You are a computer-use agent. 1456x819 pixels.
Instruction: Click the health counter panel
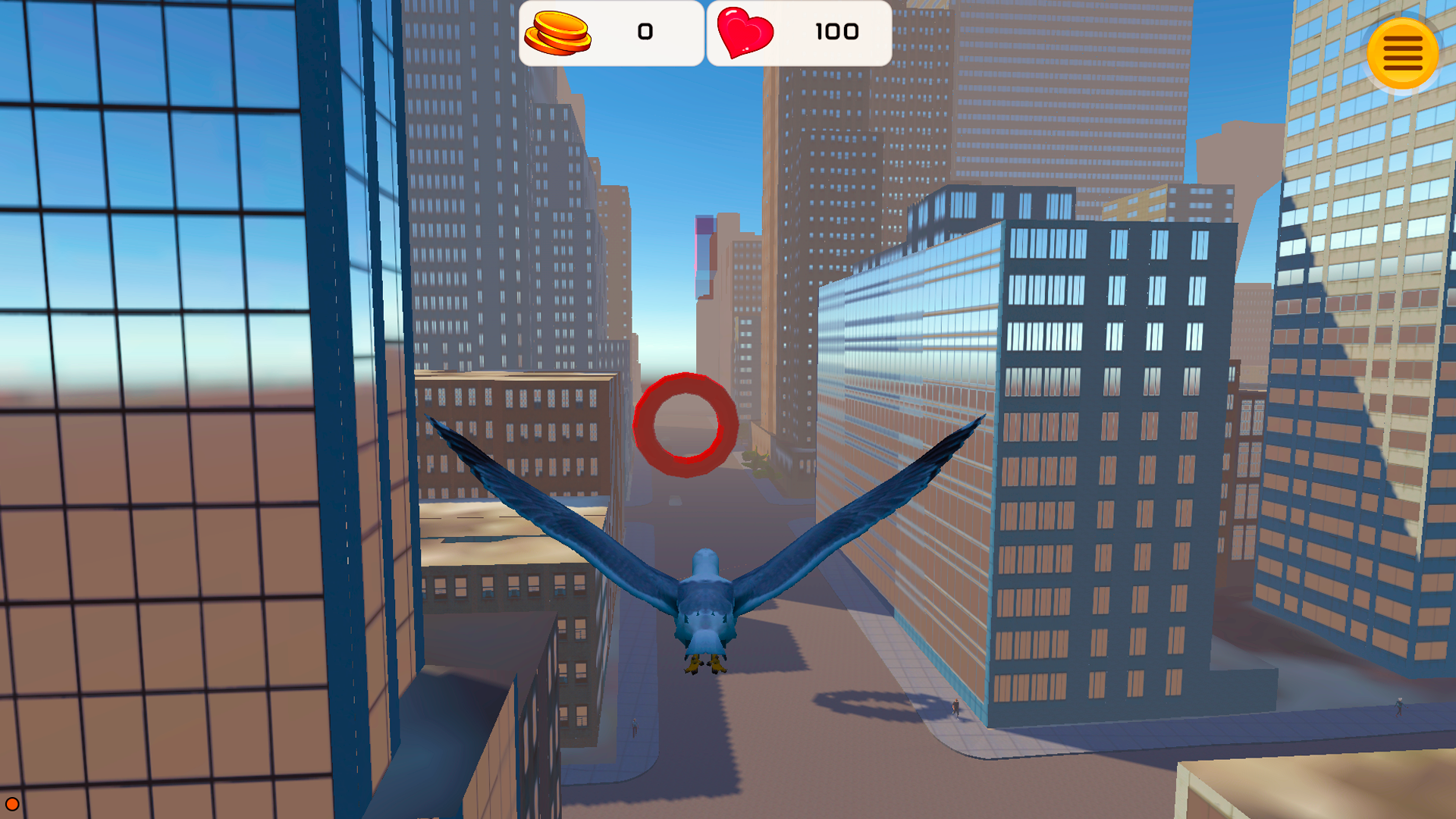pyautogui.click(x=799, y=33)
